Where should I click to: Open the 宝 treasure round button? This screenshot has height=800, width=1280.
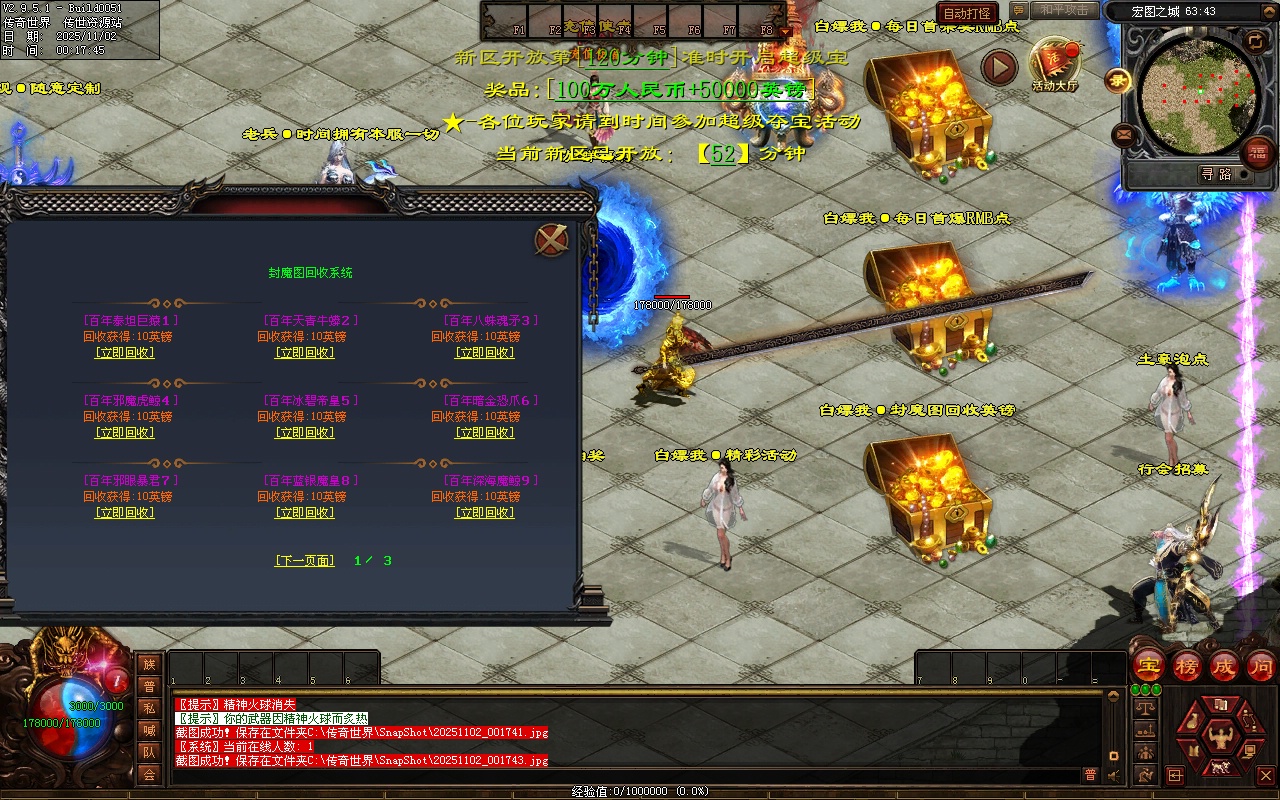[1150, 666]
